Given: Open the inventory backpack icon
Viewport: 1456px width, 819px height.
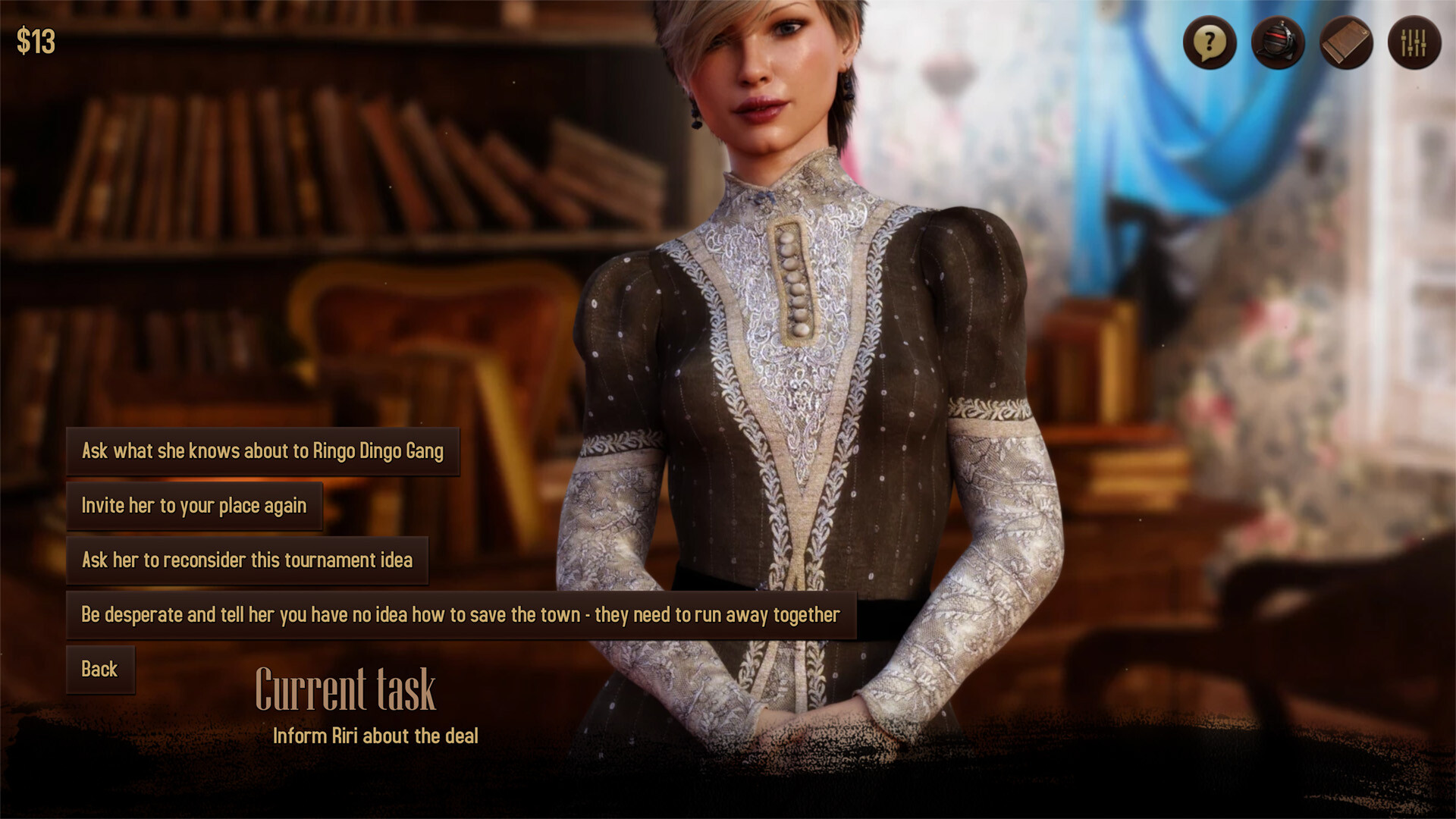Looking at the screenshot, I should 1277,43.
